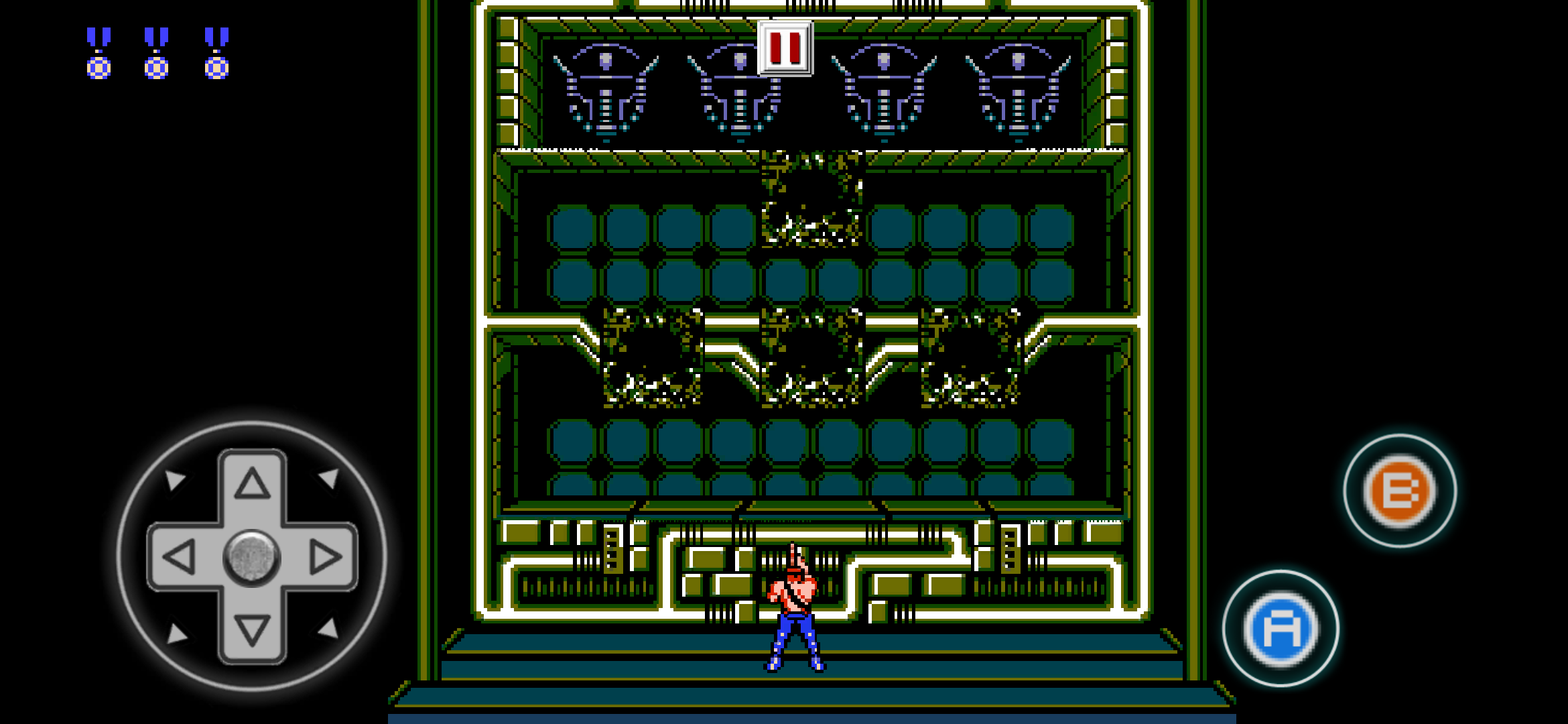Screen dimensions: 1568x724
Task: Tap the D-pad upper-right diagonal arrow
Action: [x=329, y=478]
